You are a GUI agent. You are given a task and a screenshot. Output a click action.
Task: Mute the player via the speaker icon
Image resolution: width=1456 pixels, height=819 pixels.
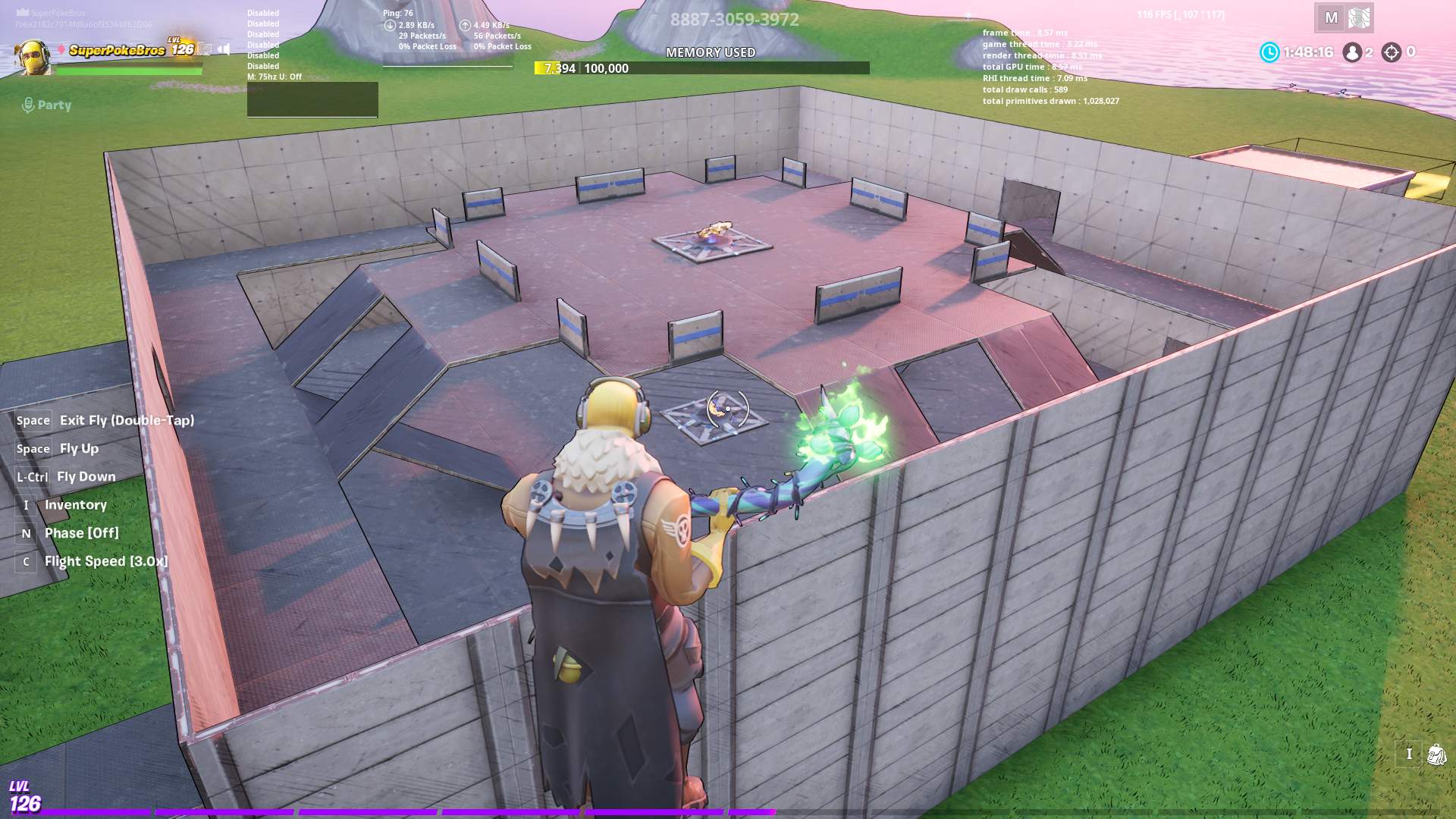(224, 49)
